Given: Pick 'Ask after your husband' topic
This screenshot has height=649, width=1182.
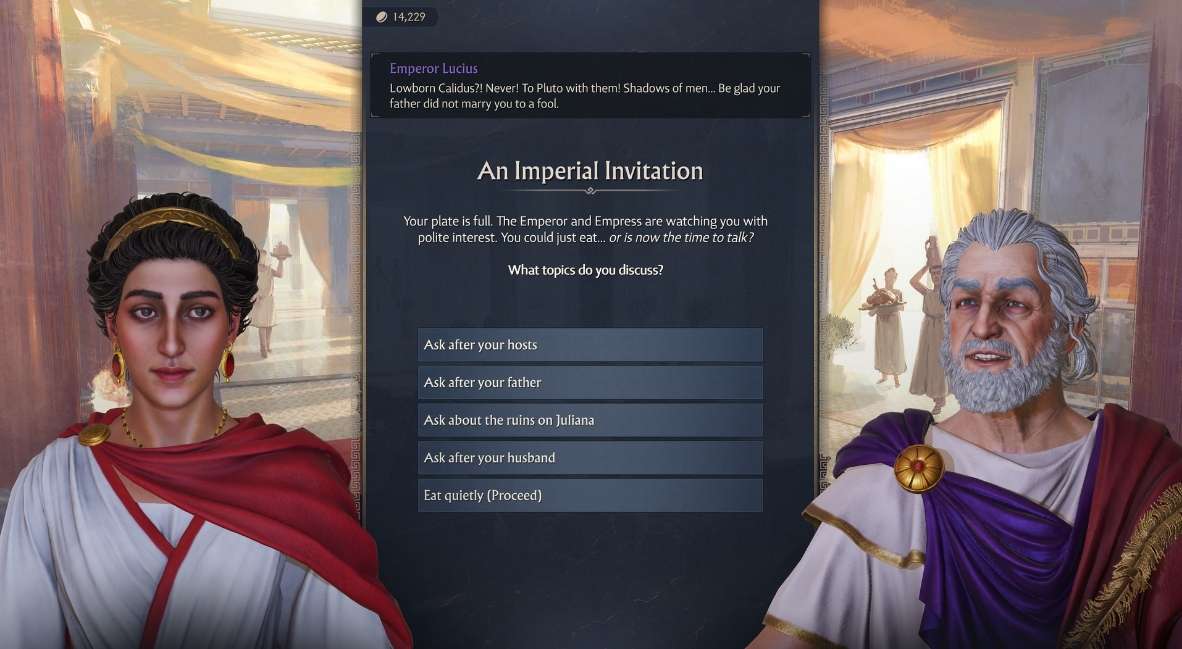Looking at the screenshot, I should (x=590, y=458).
